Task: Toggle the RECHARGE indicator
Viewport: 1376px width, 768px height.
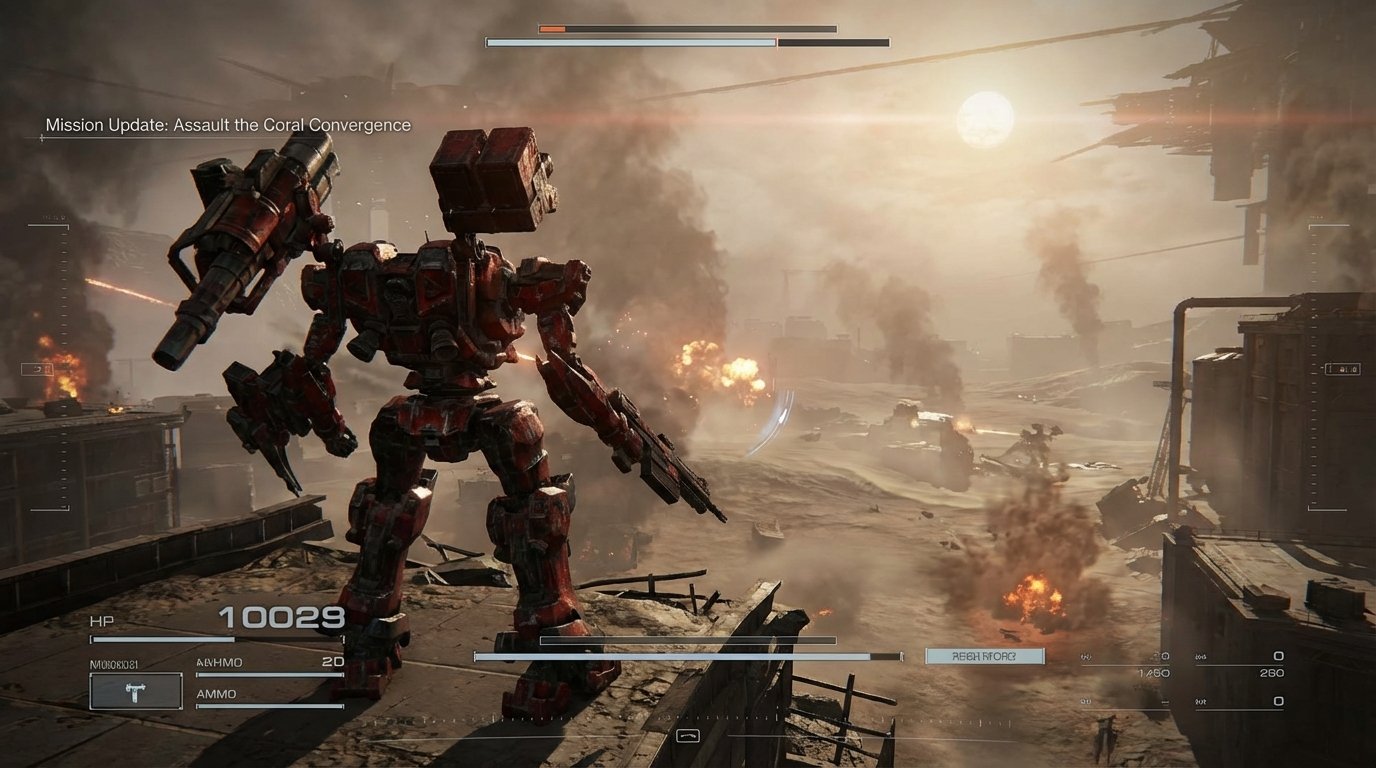Action: click(985, 655)
